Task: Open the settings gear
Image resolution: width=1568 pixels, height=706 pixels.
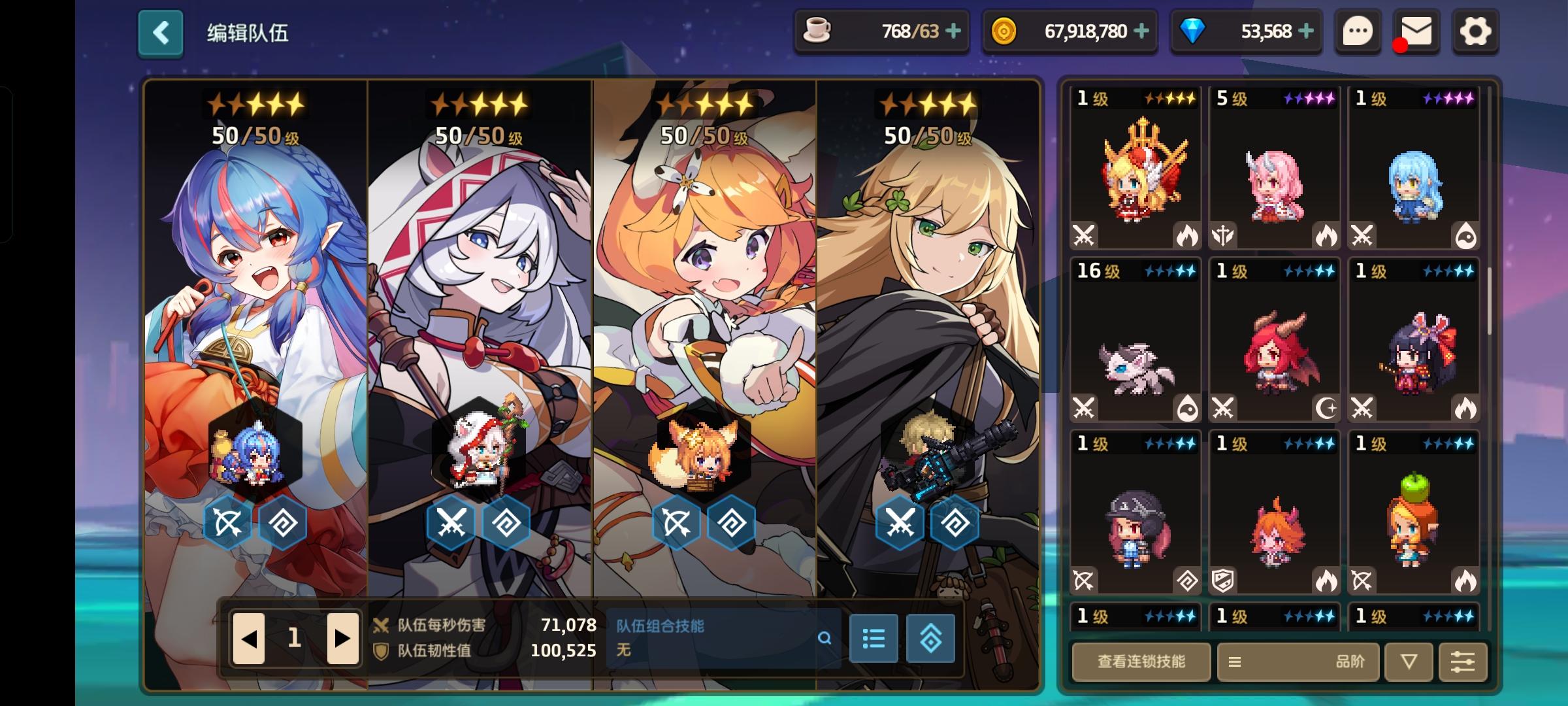Action: click(x=1475, y=31)
